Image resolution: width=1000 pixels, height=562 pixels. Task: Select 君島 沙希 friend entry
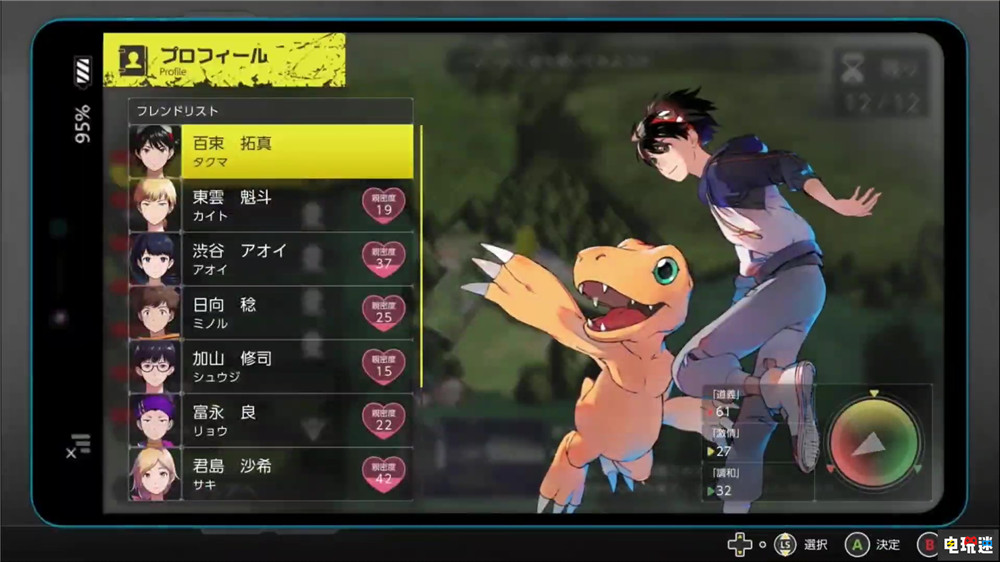(x=271, y=474)
